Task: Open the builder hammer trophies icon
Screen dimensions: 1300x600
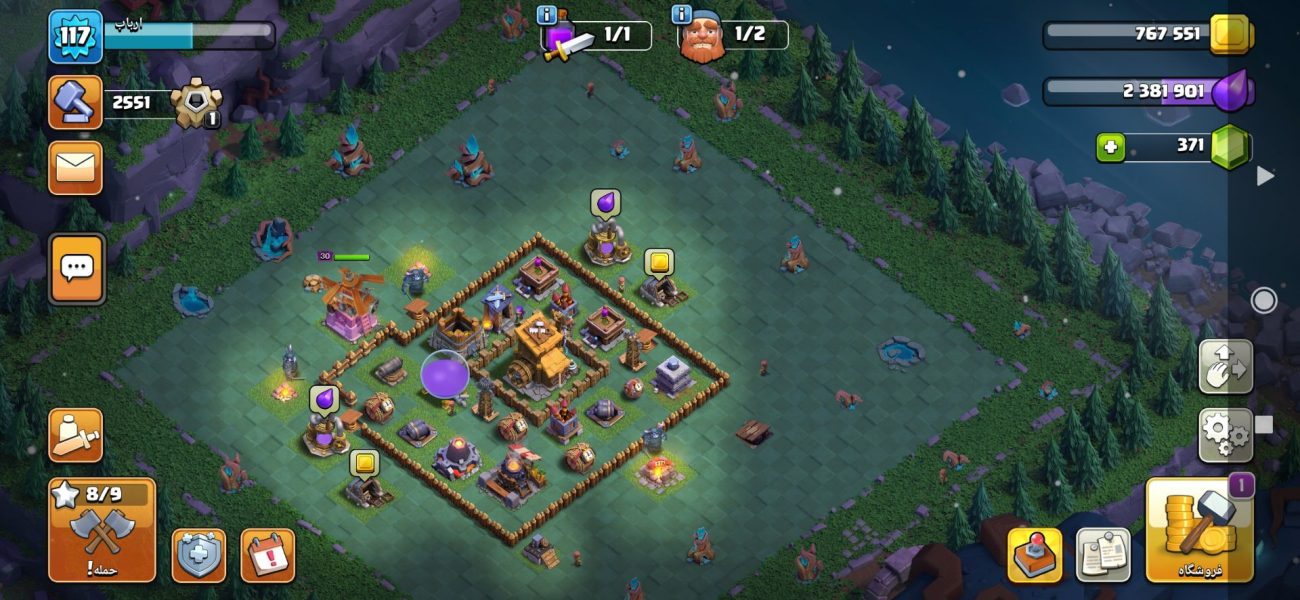Action: [76, 102]
